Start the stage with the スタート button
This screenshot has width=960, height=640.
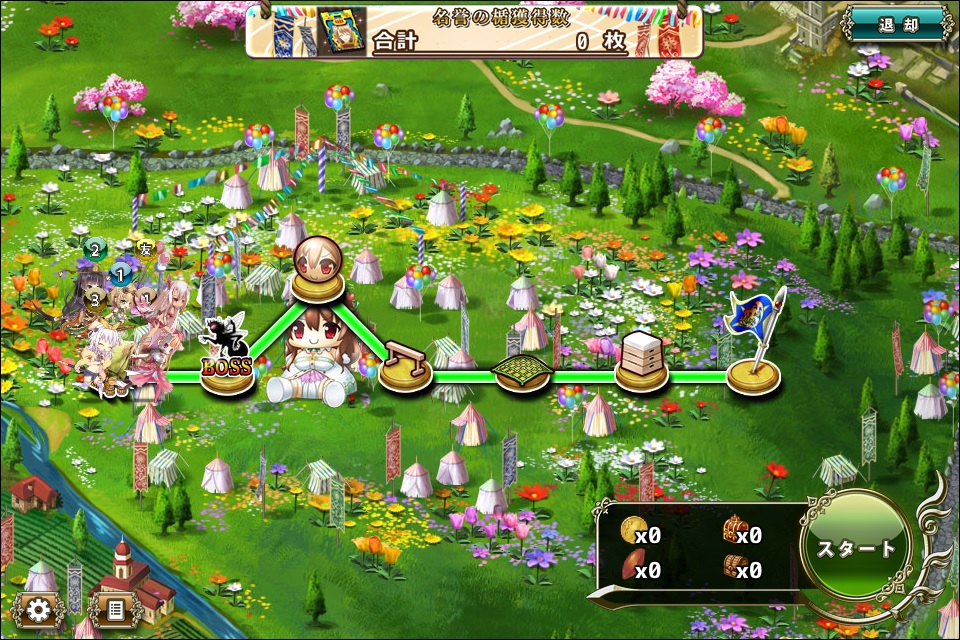point(857,549)
